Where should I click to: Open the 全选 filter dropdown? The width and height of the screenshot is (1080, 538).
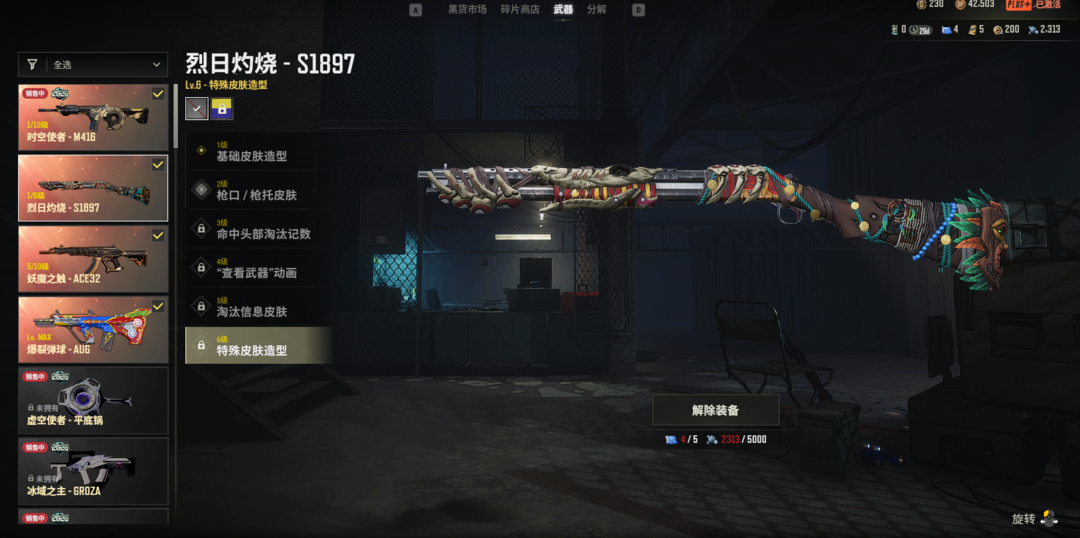pyautogui.click(x=93, y=65)
